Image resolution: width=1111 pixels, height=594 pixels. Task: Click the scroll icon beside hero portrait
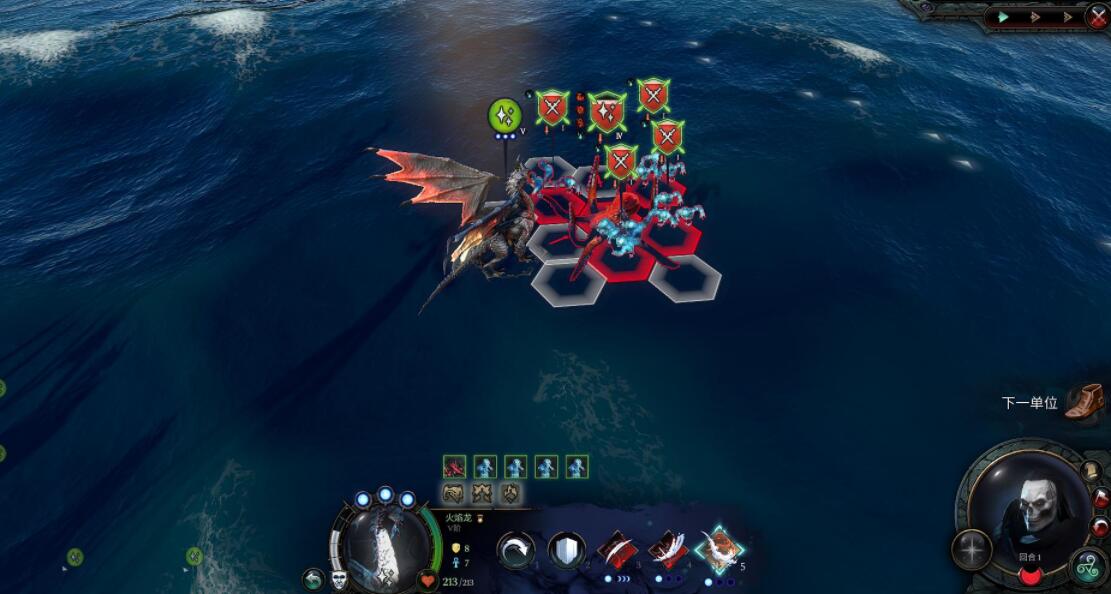1090,472
